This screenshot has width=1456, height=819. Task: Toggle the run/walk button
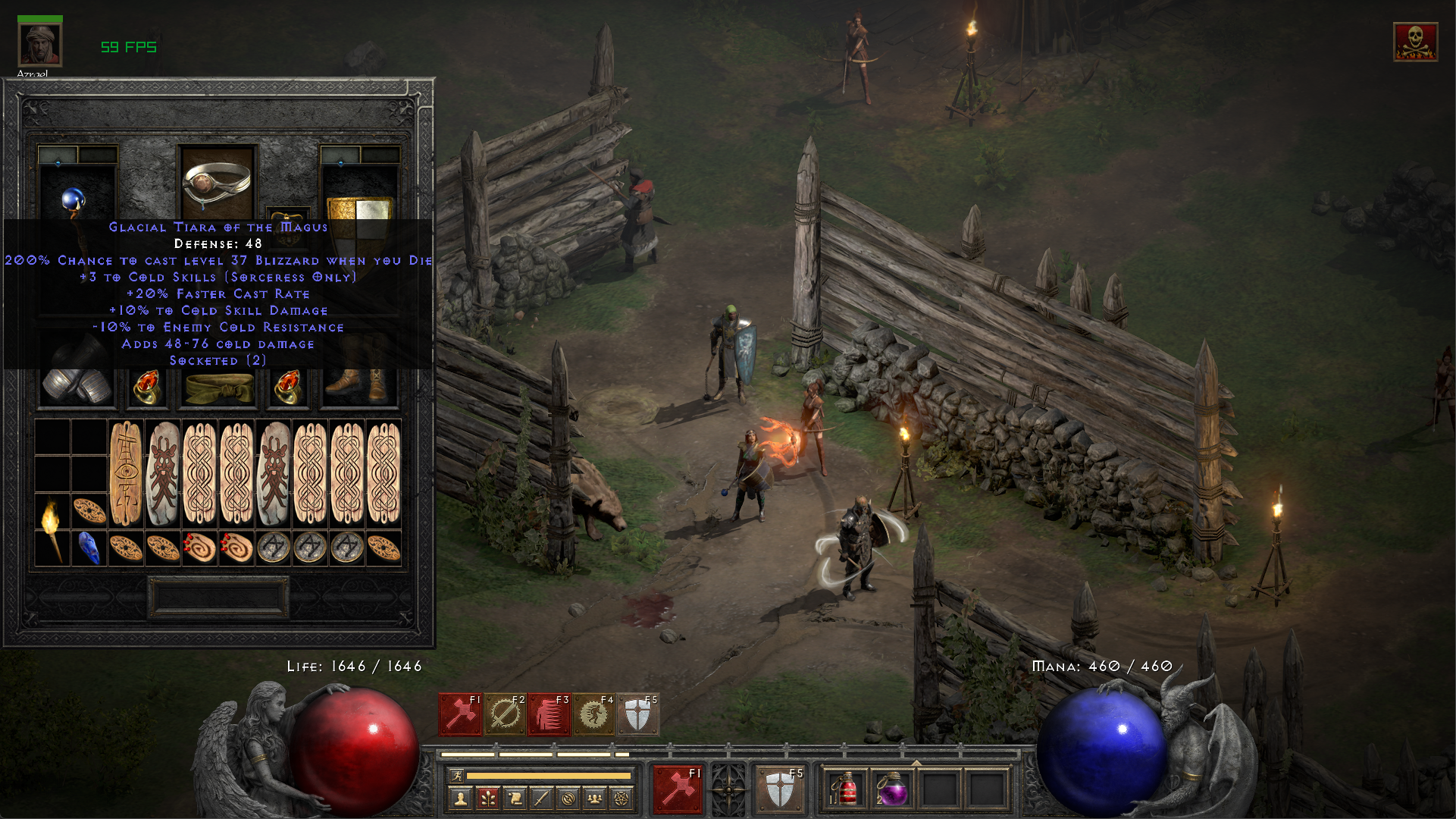pyautogui.click(x=456, y=776)
